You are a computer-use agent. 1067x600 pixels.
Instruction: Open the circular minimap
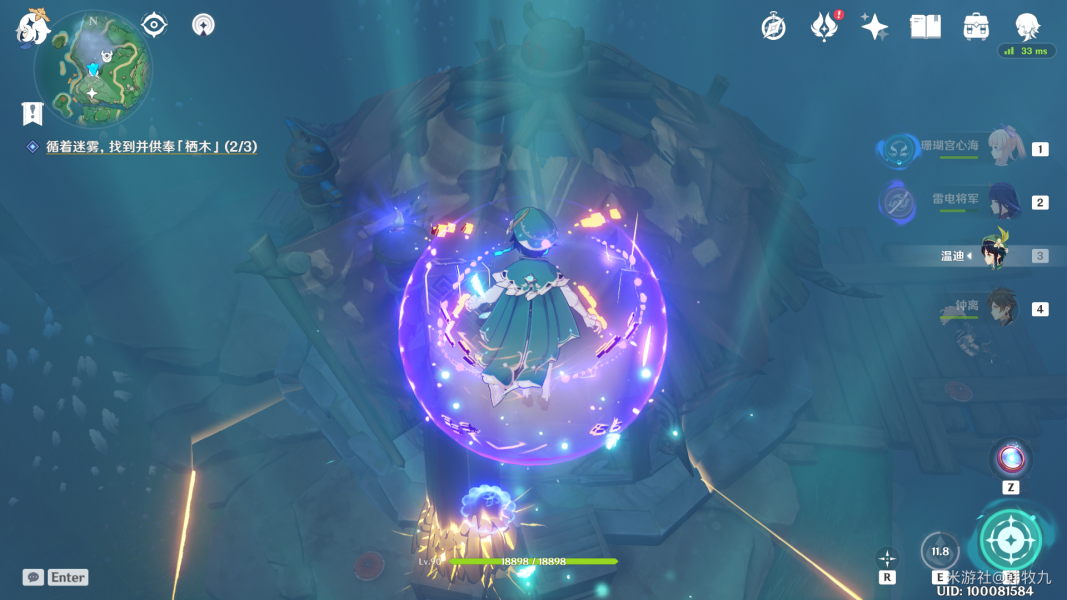tap(92, 66)
